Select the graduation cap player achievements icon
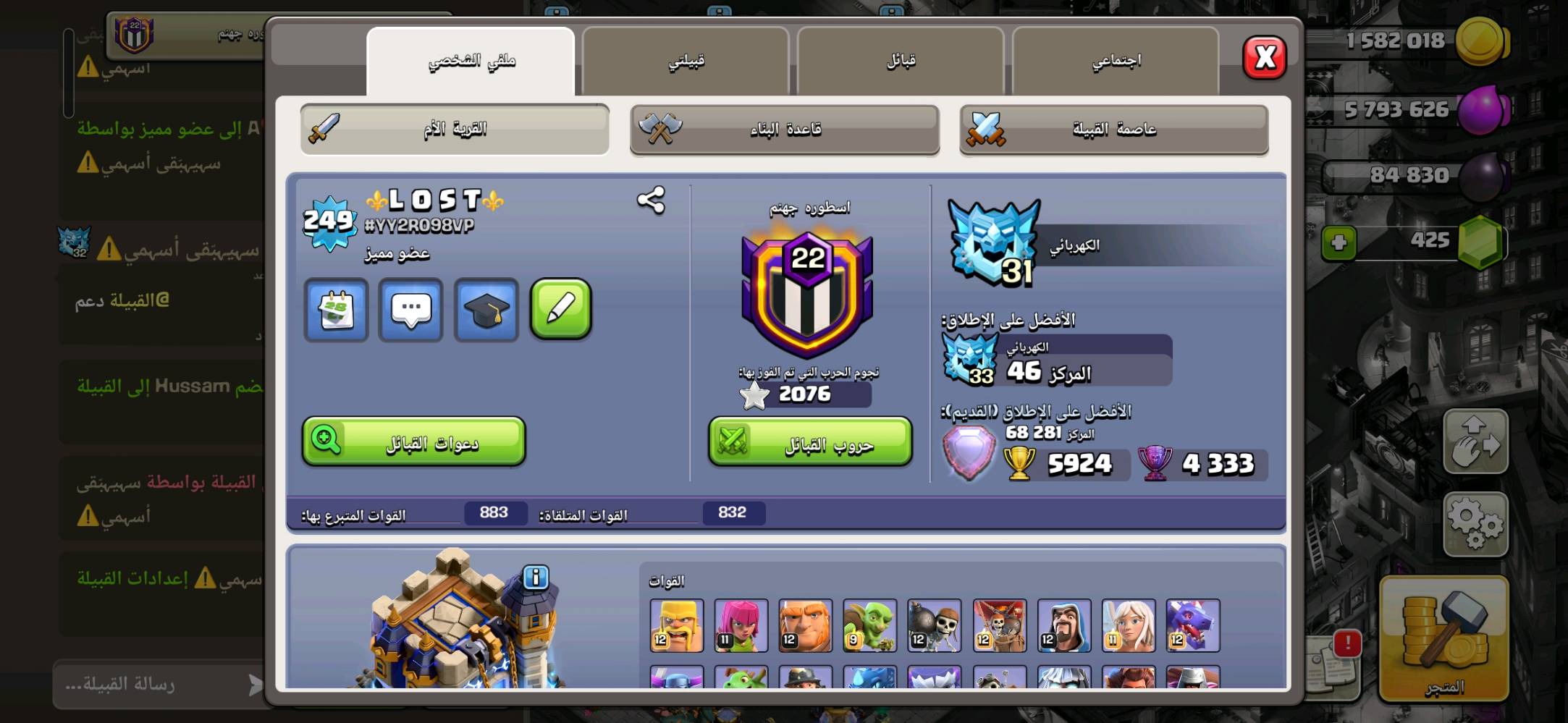The height and width of the screenshot is (723, 1568). pos(485,310)
